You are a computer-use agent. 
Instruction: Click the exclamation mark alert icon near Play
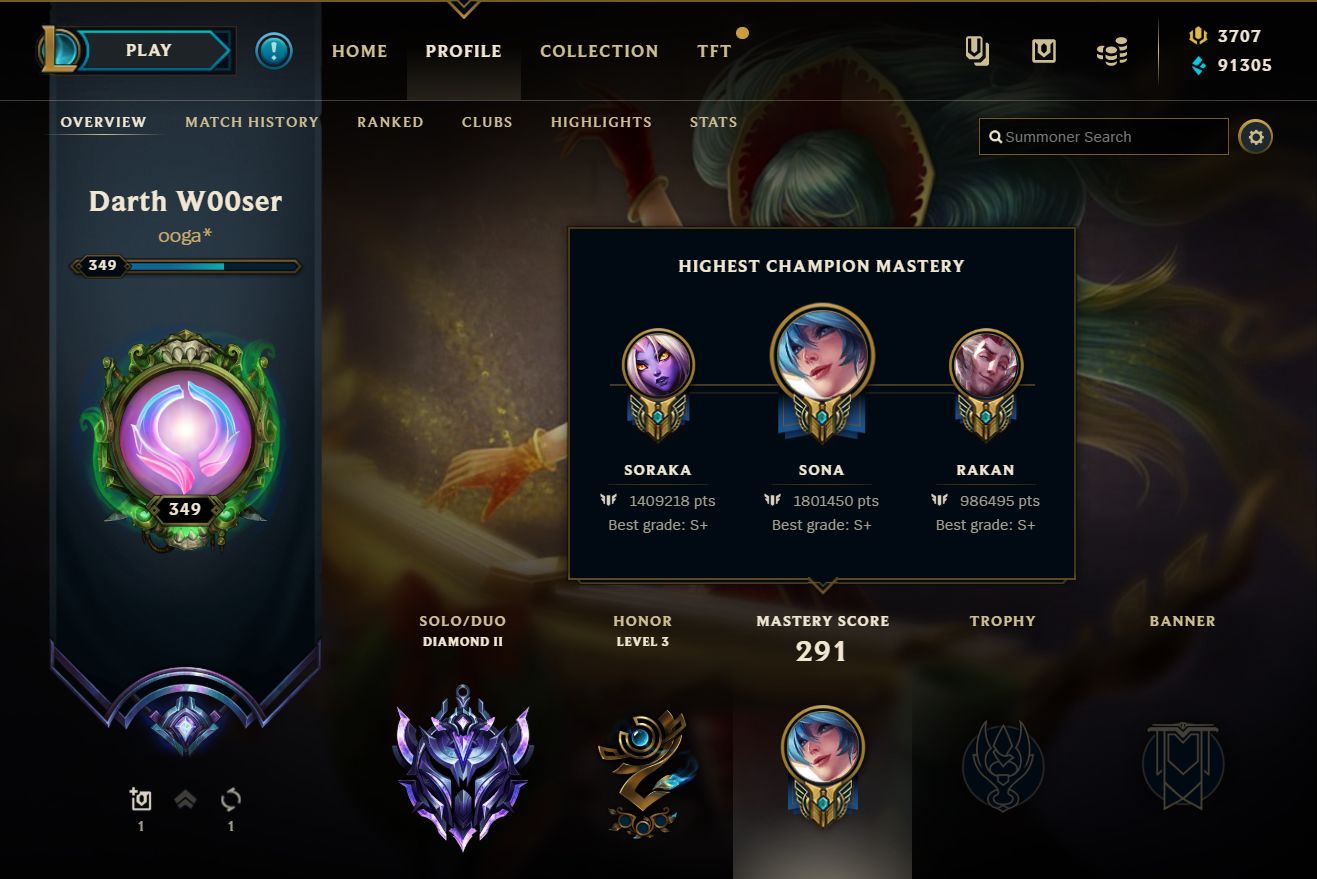tap(274, 51)
